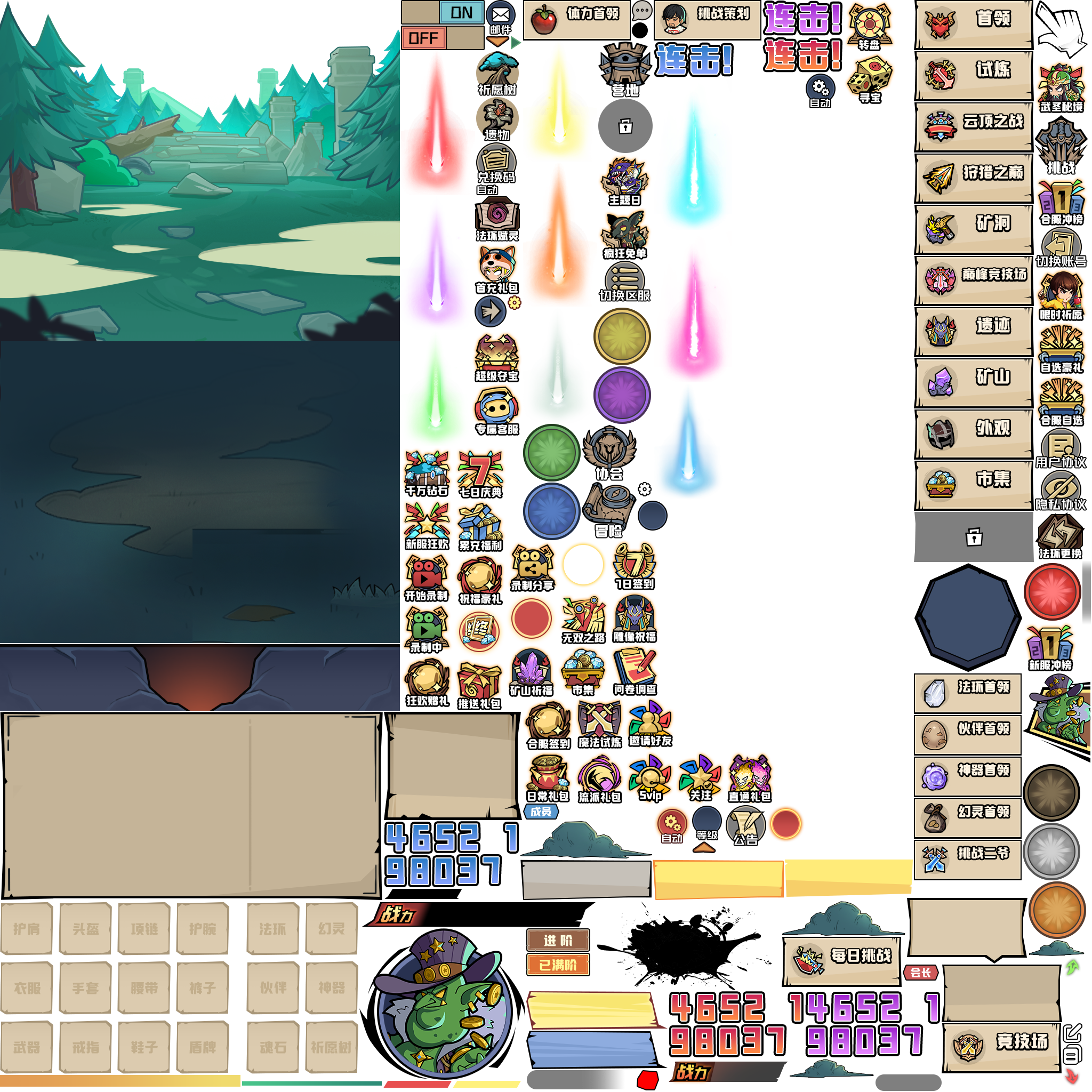Toggle the ON switch
Image resolution: width=1092 pixels, height=1092 pixels.
461,12
